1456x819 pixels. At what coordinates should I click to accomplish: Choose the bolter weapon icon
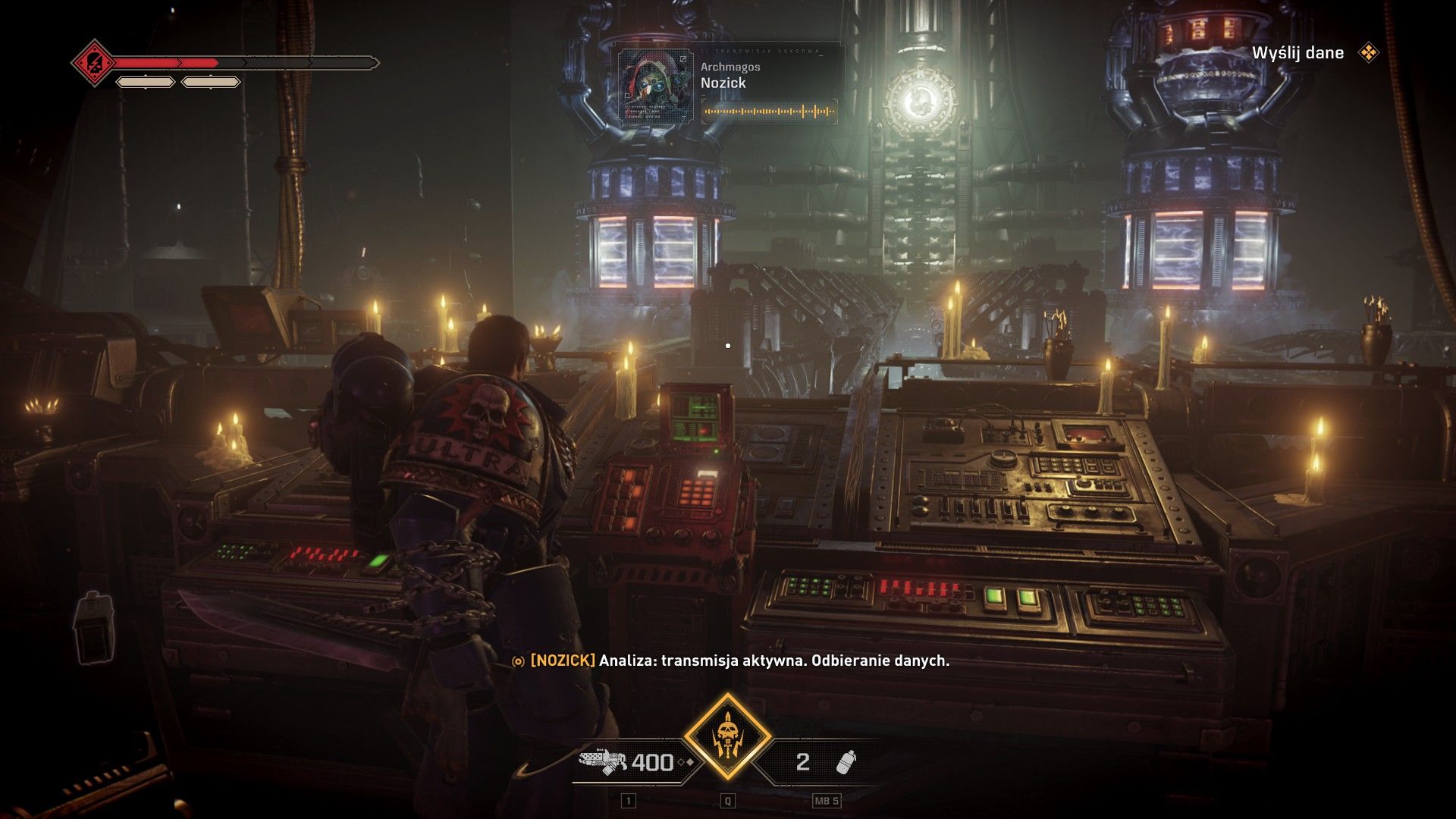click(602, 761)
